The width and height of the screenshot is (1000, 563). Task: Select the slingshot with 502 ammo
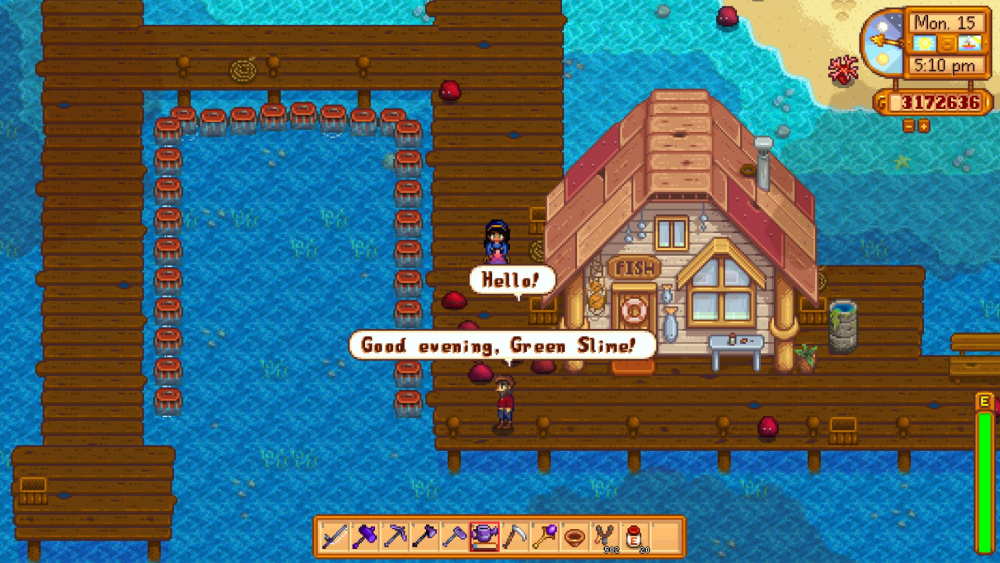tap(605, 537)
